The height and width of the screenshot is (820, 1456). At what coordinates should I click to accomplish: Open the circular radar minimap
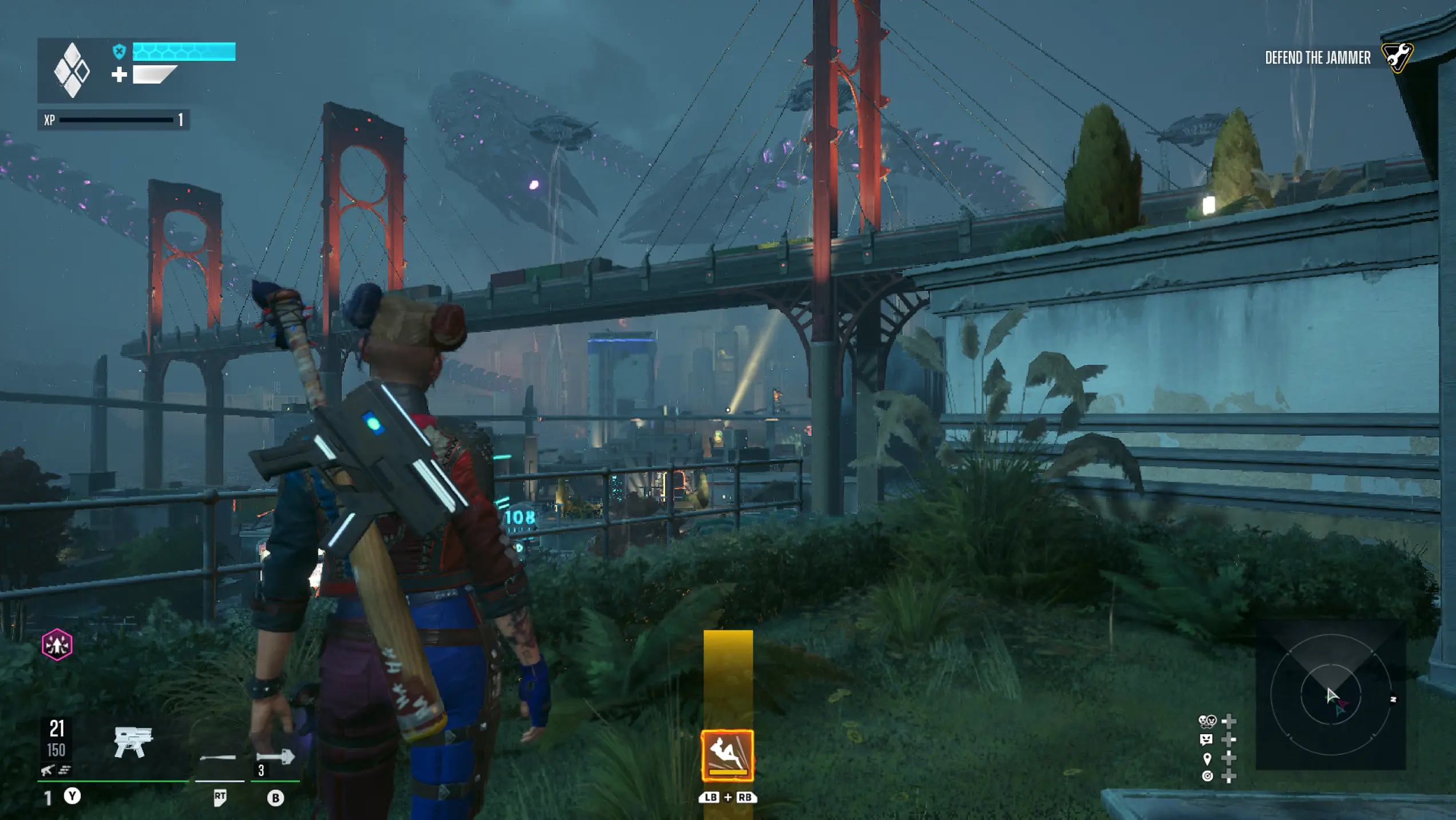pyautogui.click(x=1331, y=695)
